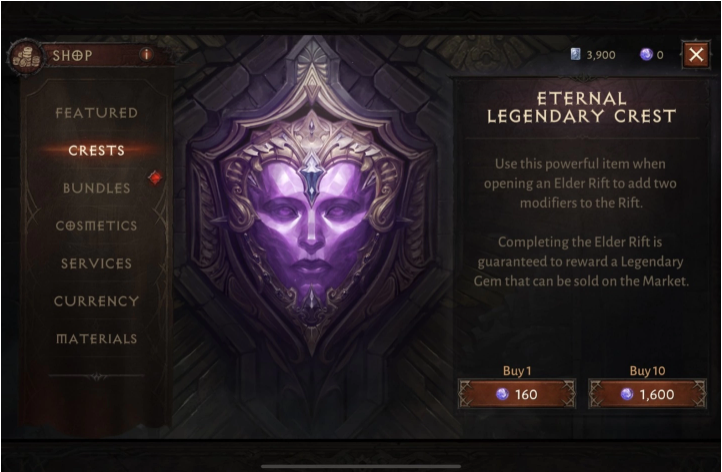The width and height of the screenshot is (722, 472).
Task: Show the Currency shop tab
Action: pyautogui.click(x=96, y=301)
